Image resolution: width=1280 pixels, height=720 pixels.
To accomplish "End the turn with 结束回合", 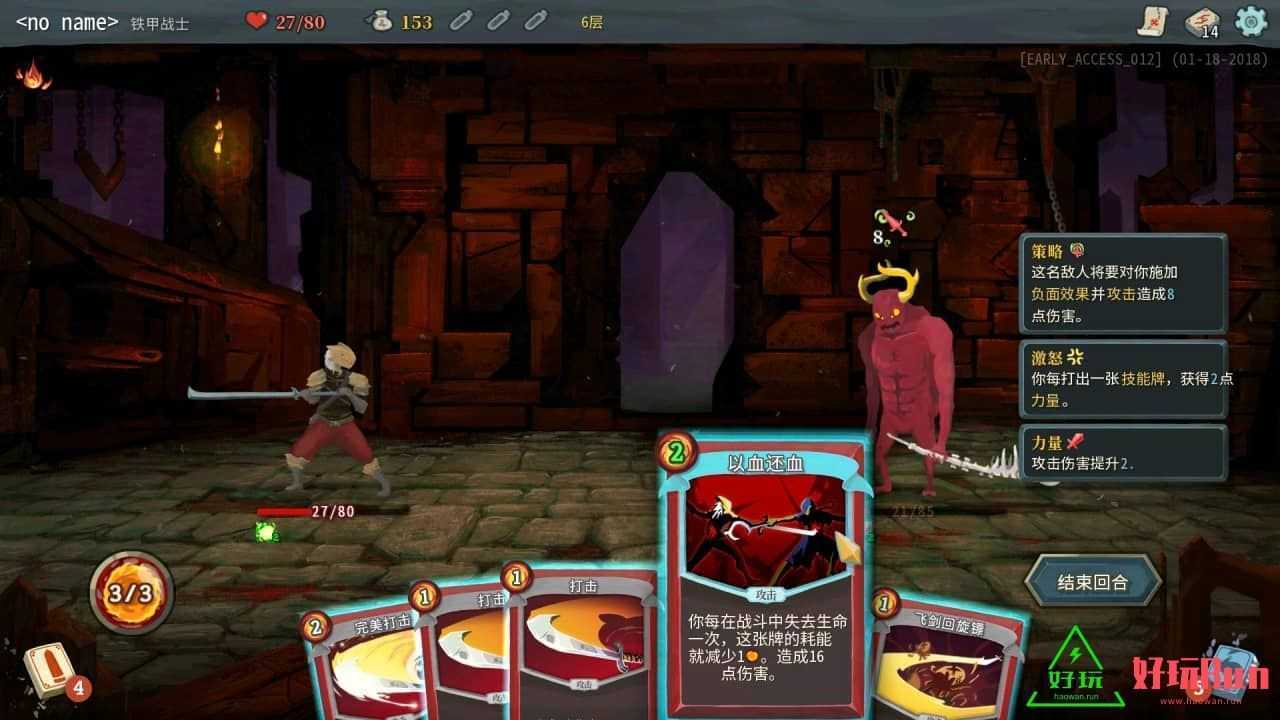I will (1092, 582).
